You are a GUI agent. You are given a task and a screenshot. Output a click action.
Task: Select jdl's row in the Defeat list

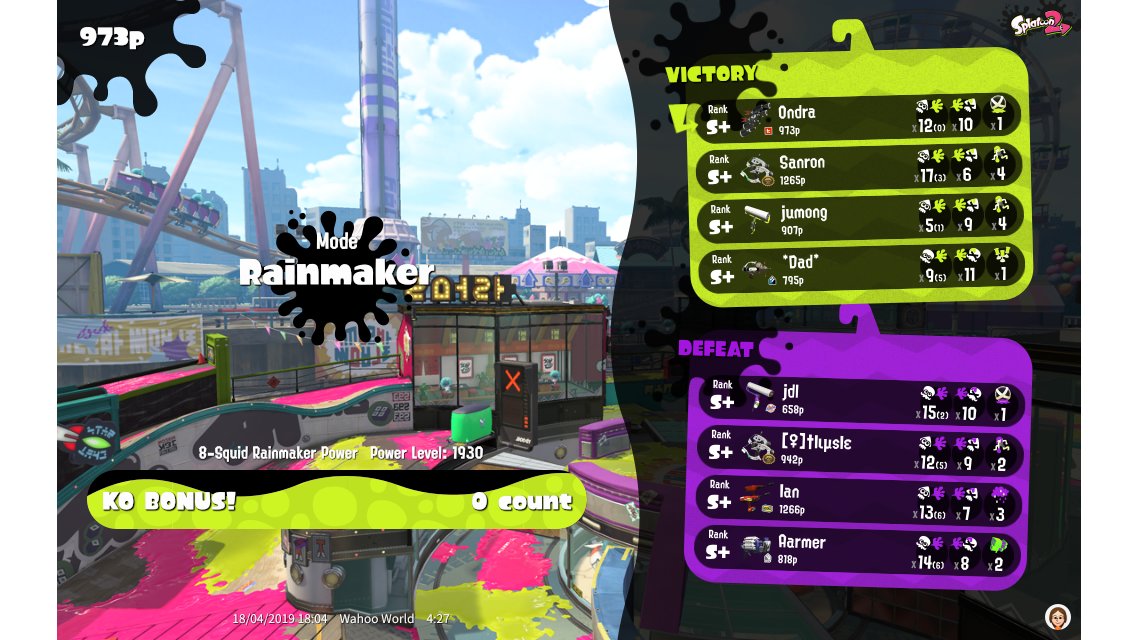coord(860,398)
